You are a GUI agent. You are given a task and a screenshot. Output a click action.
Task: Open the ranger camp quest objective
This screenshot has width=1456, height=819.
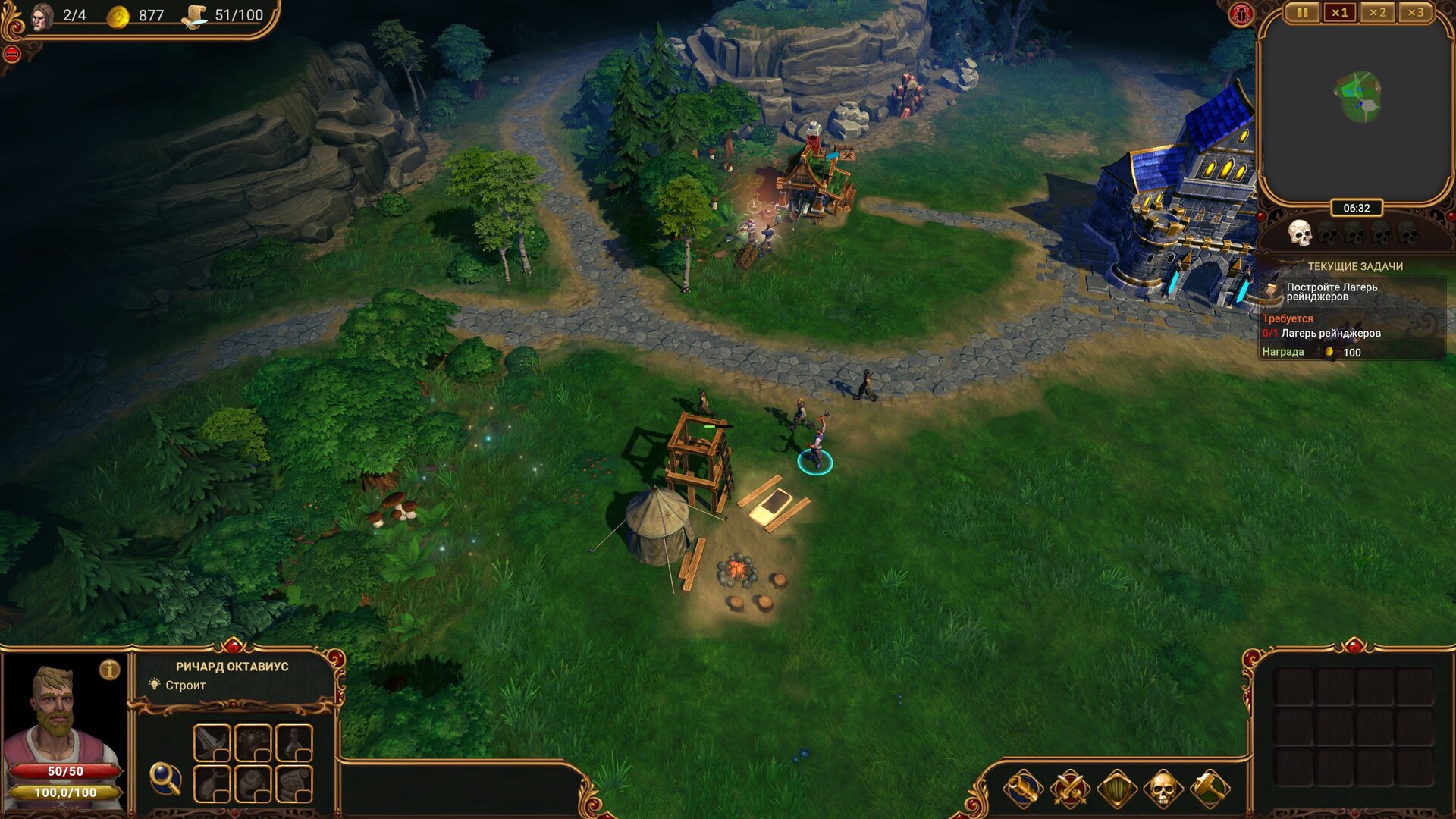click(x=1332, y=292)
